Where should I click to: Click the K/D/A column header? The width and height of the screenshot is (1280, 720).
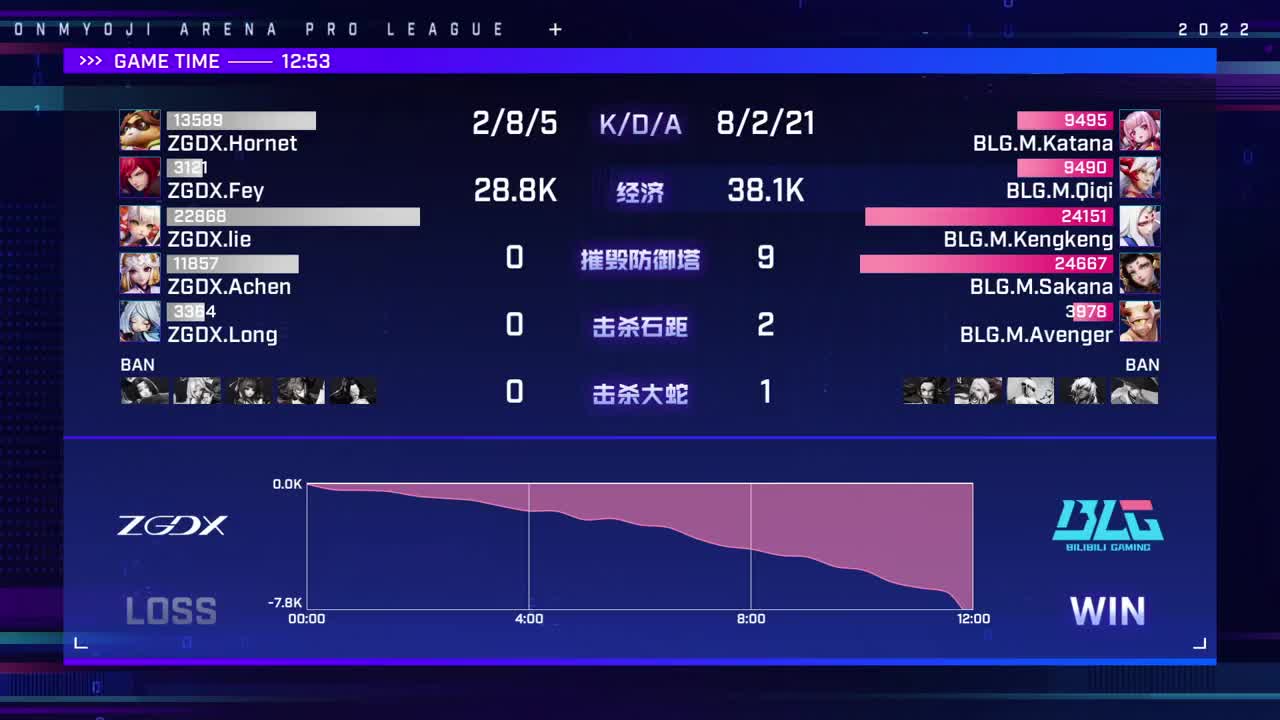[640, 124]
